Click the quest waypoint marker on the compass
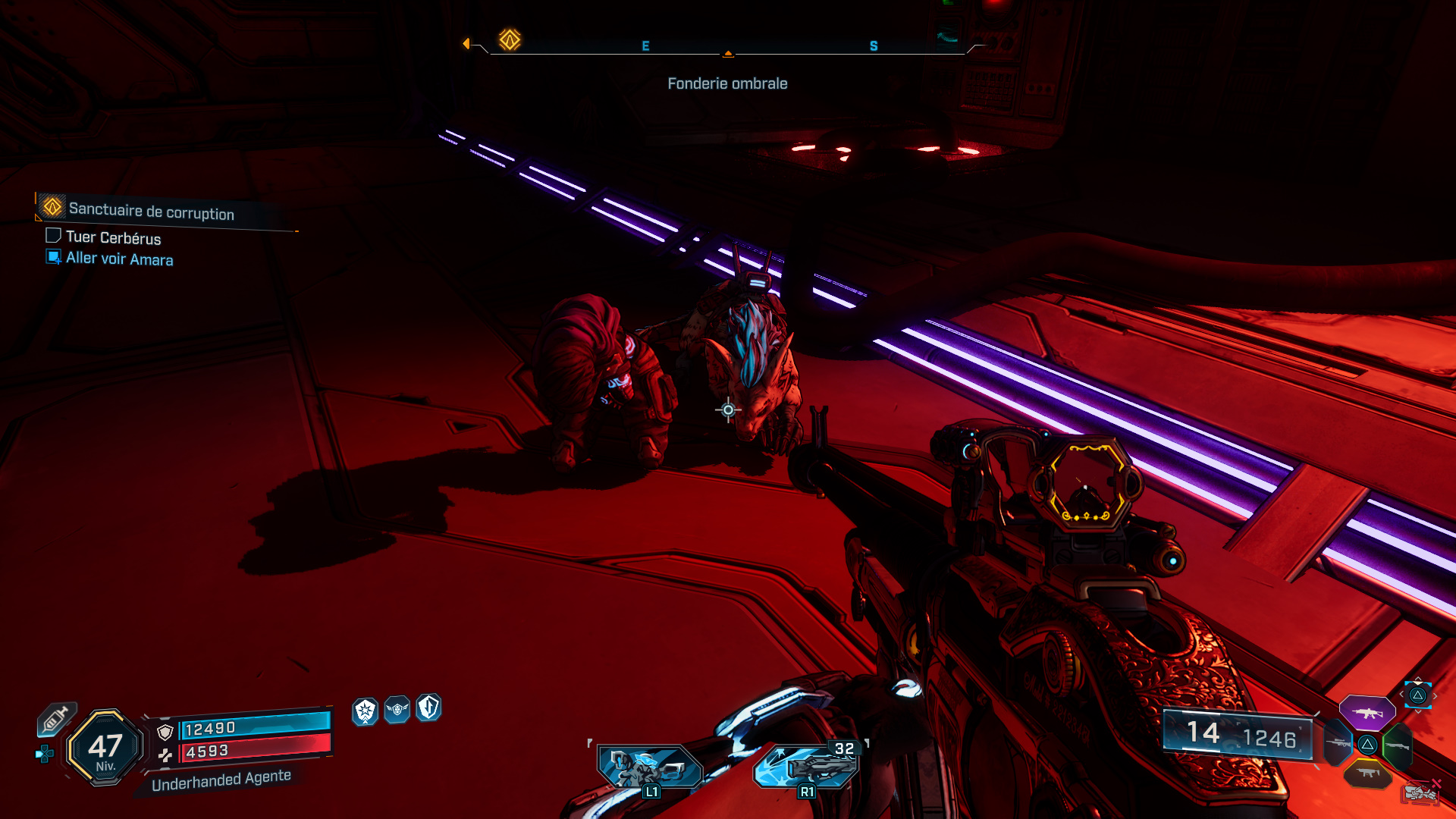 510,39
